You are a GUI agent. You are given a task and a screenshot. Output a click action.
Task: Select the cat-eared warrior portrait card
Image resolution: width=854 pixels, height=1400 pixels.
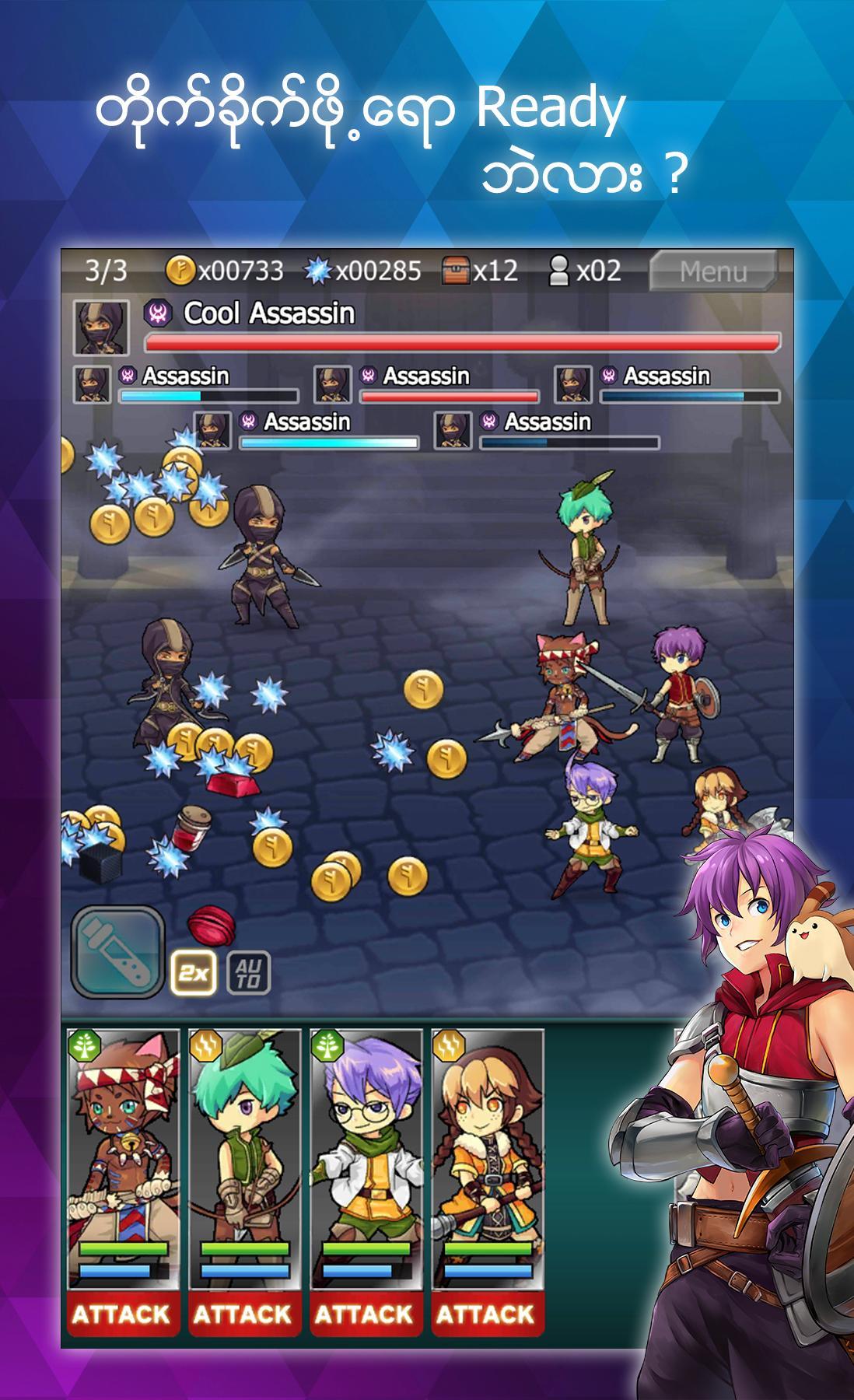(x=122, y=1151)
